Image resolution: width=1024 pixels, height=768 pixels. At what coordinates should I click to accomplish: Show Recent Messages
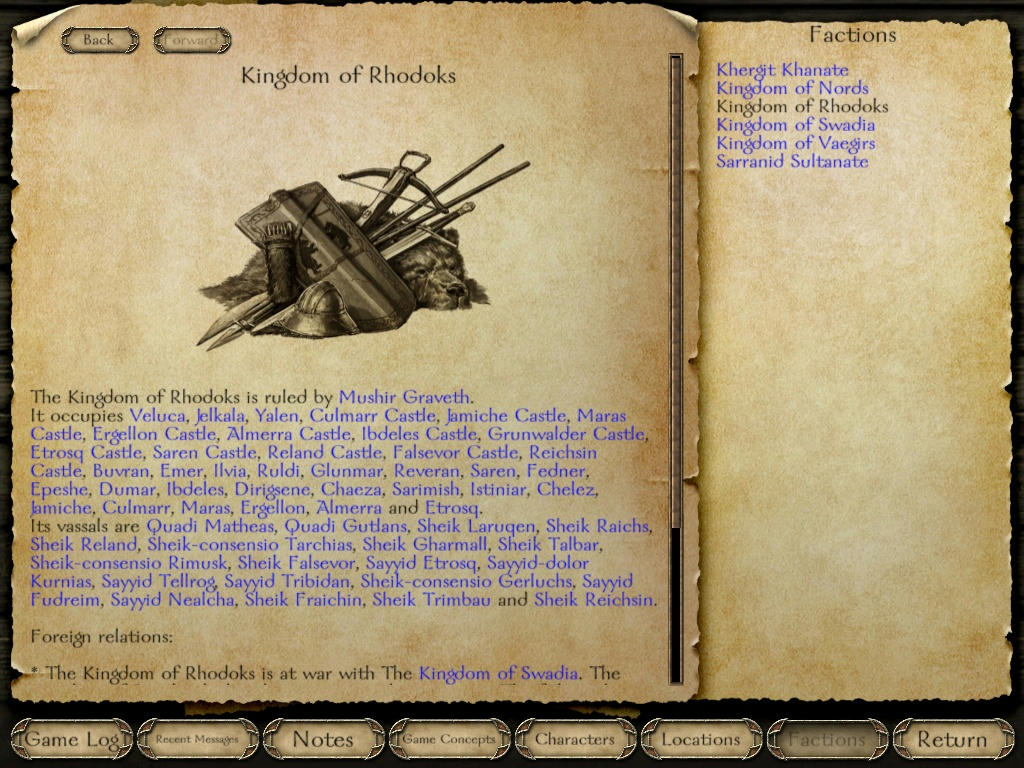coord(197,740)
